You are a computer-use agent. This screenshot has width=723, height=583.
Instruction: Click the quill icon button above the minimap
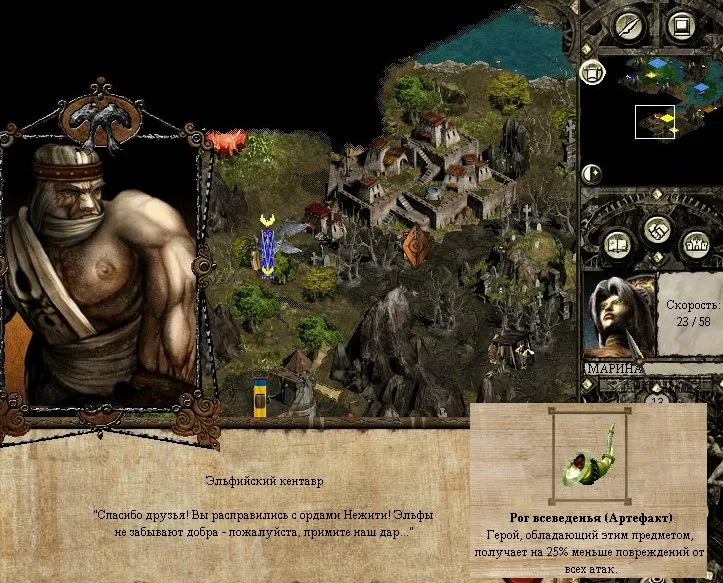pos(629,25)
